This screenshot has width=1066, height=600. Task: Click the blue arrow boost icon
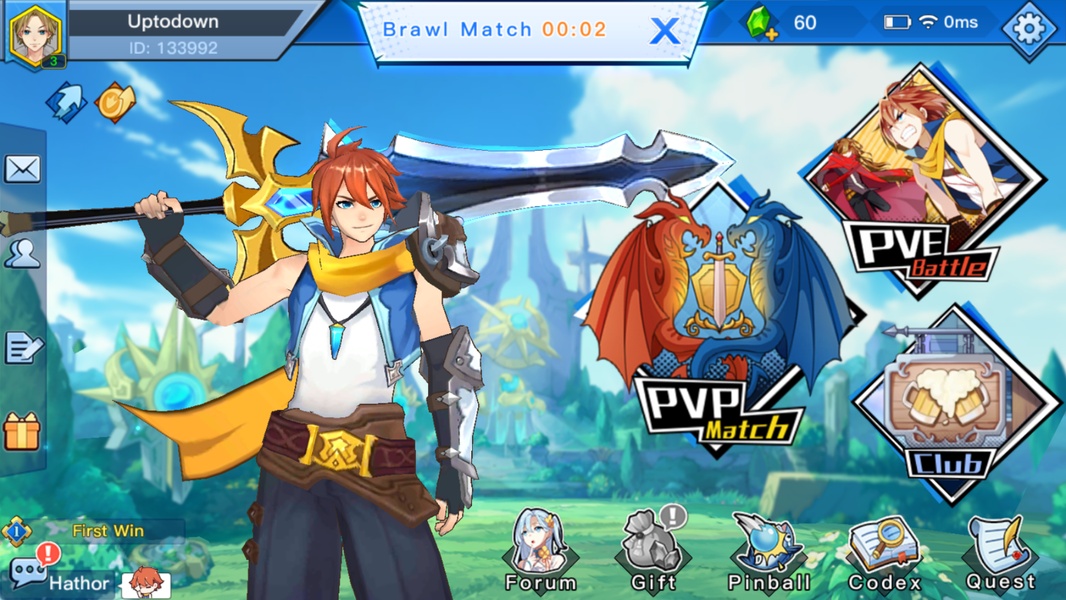[66, 102]
